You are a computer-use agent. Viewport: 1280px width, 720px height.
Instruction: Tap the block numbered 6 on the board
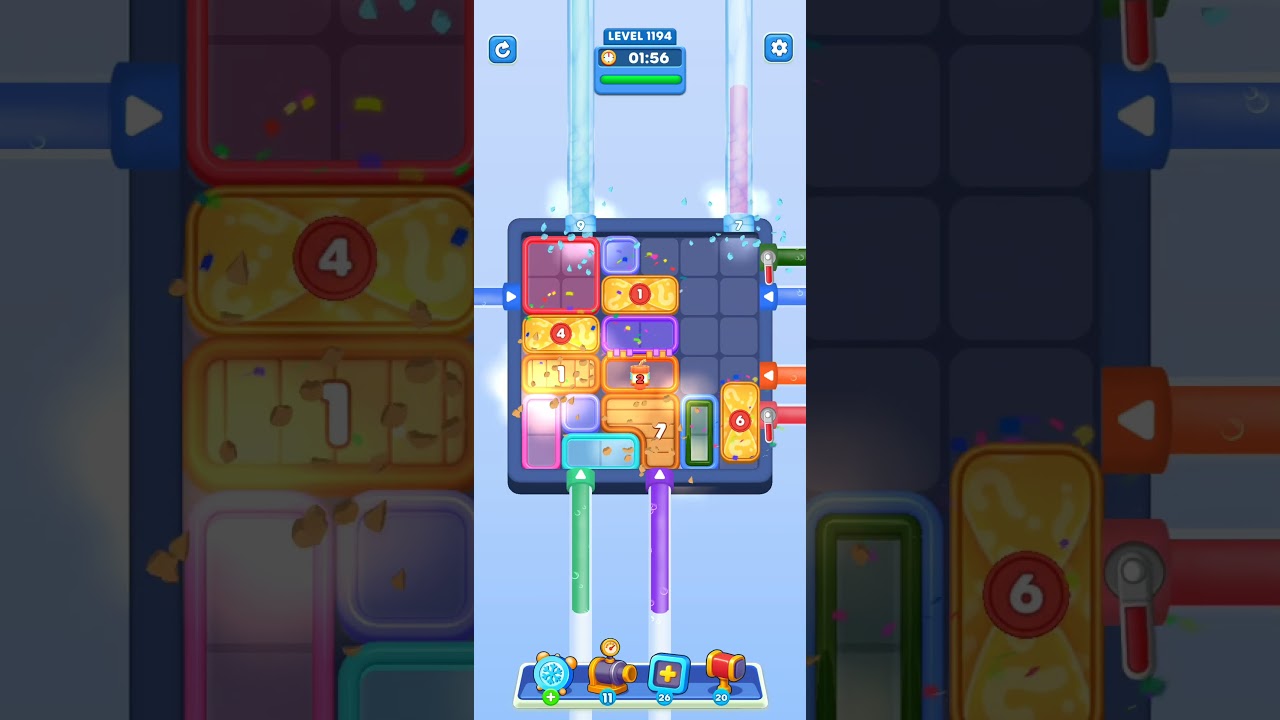point(740,422)
